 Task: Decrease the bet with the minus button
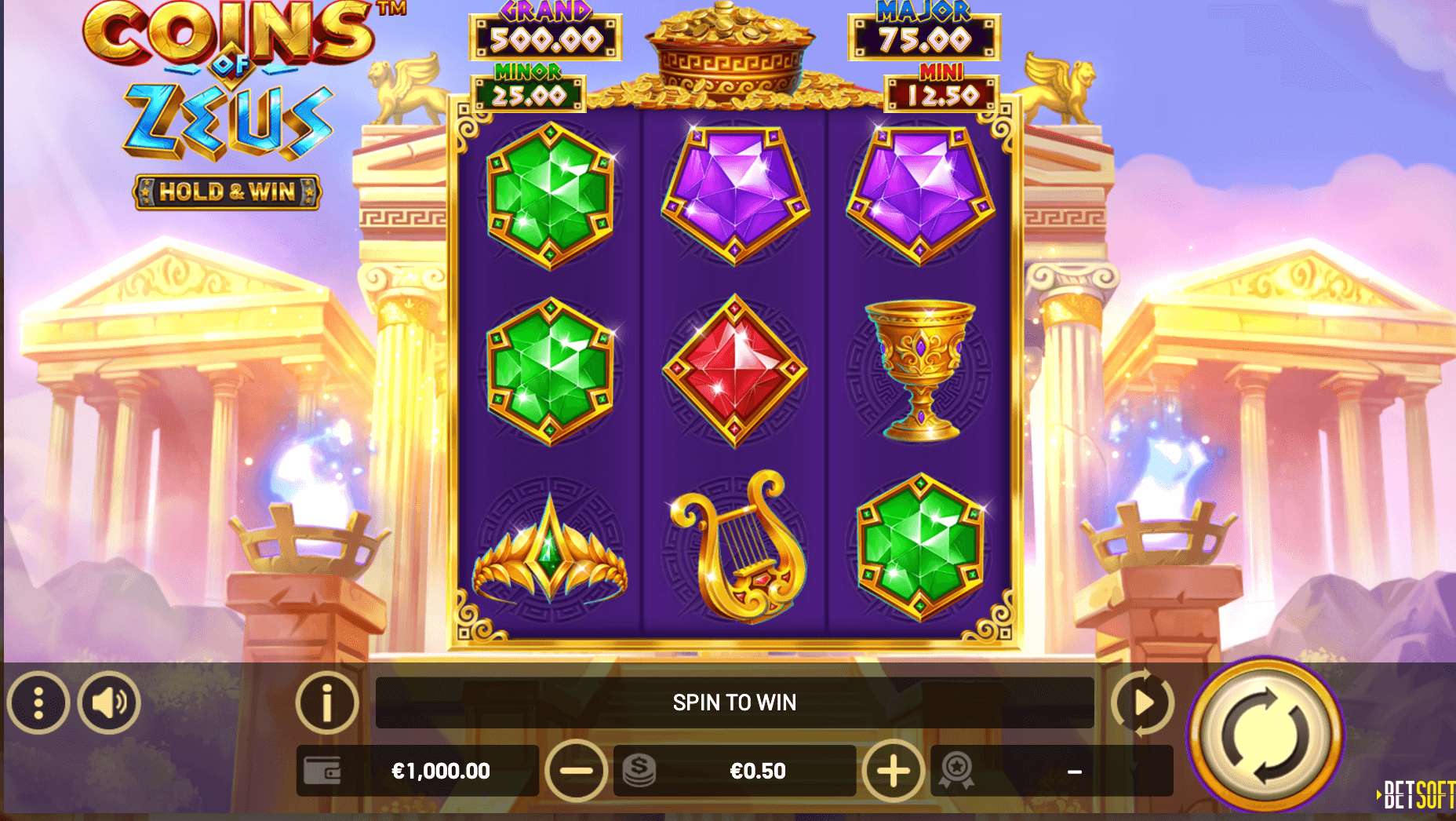click(576, 771)
